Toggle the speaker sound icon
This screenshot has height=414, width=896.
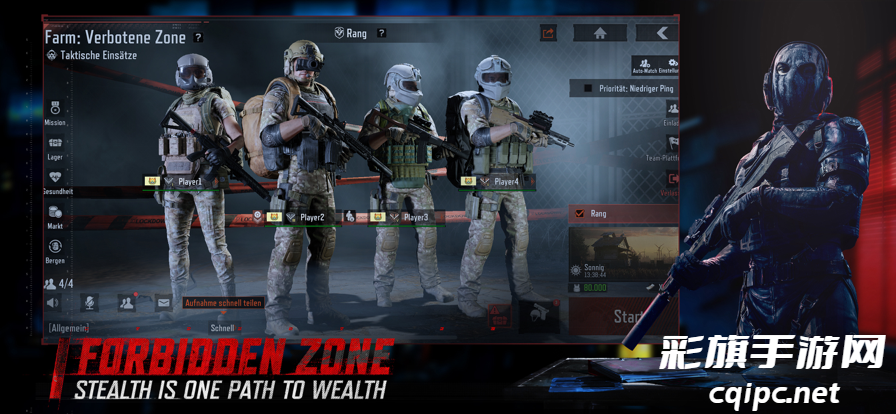click(52, 300)
